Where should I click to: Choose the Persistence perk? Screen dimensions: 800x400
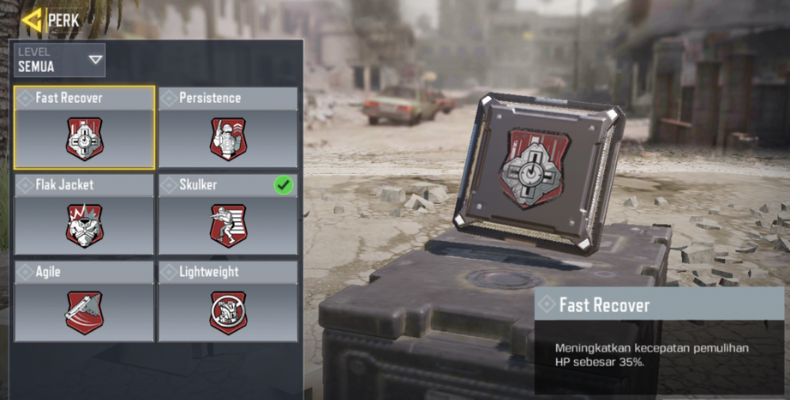click(228, 128)
